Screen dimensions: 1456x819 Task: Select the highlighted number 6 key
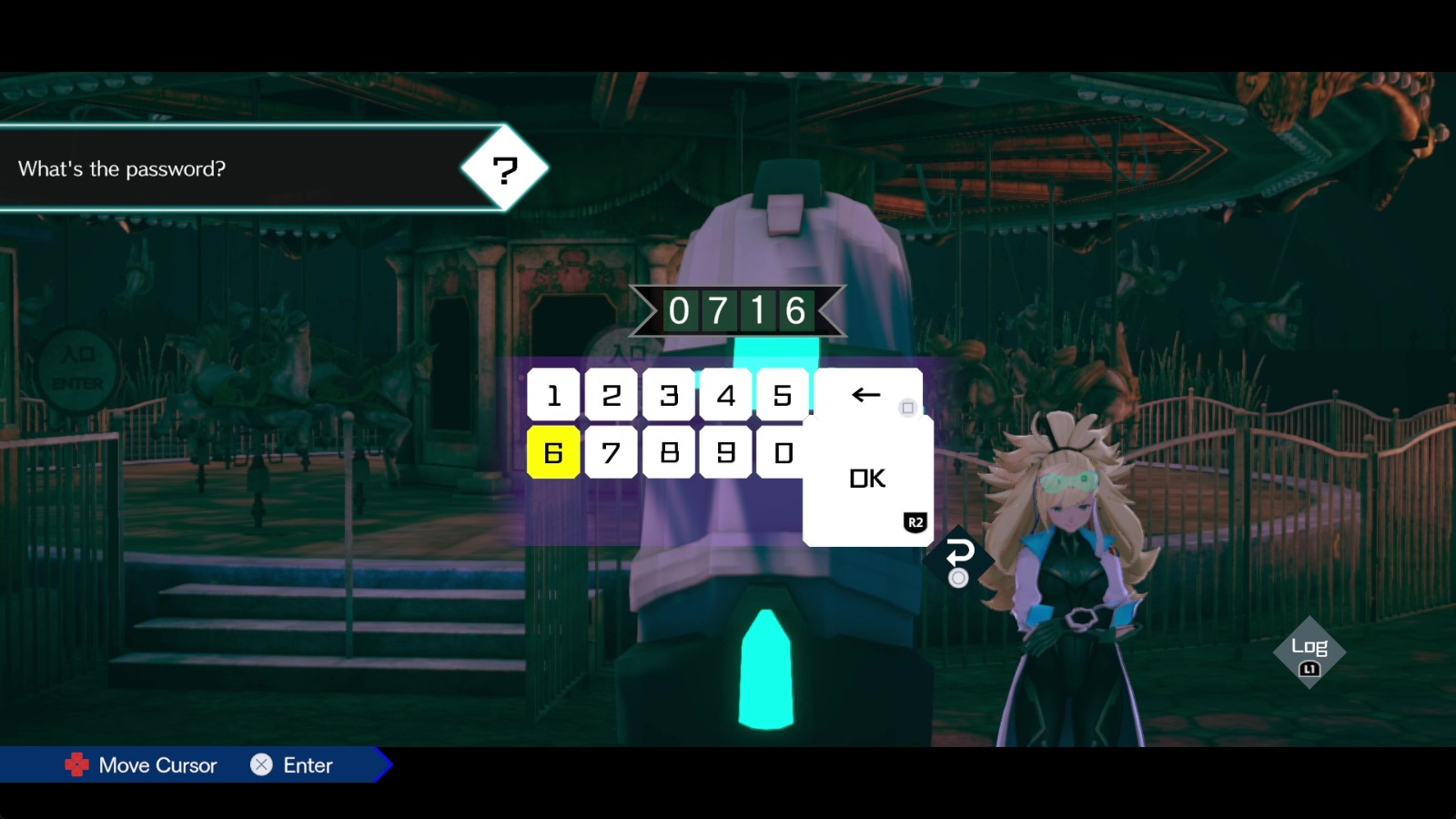553,452
